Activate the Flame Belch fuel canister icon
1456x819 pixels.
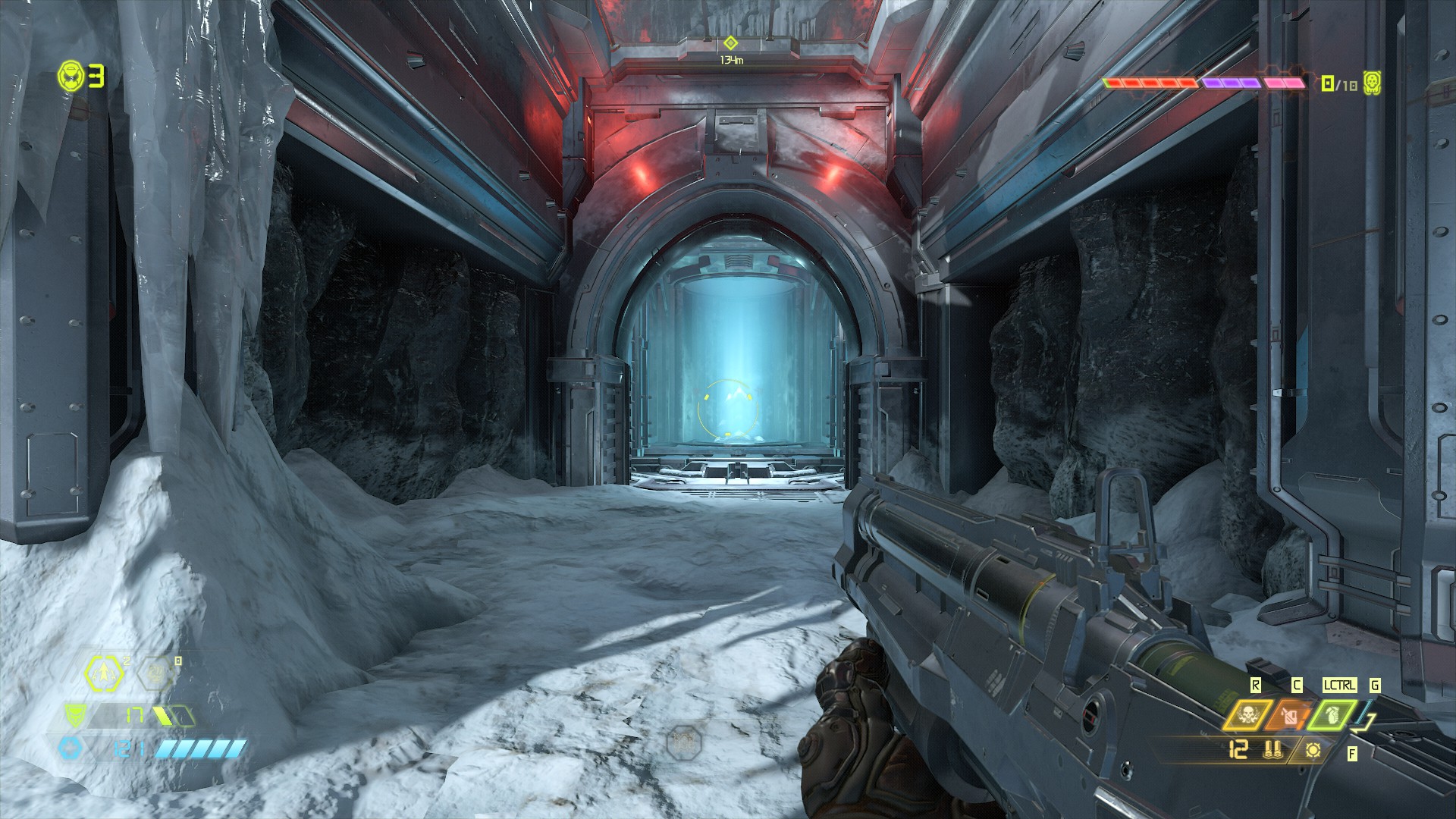click(x=1291, y=715)
